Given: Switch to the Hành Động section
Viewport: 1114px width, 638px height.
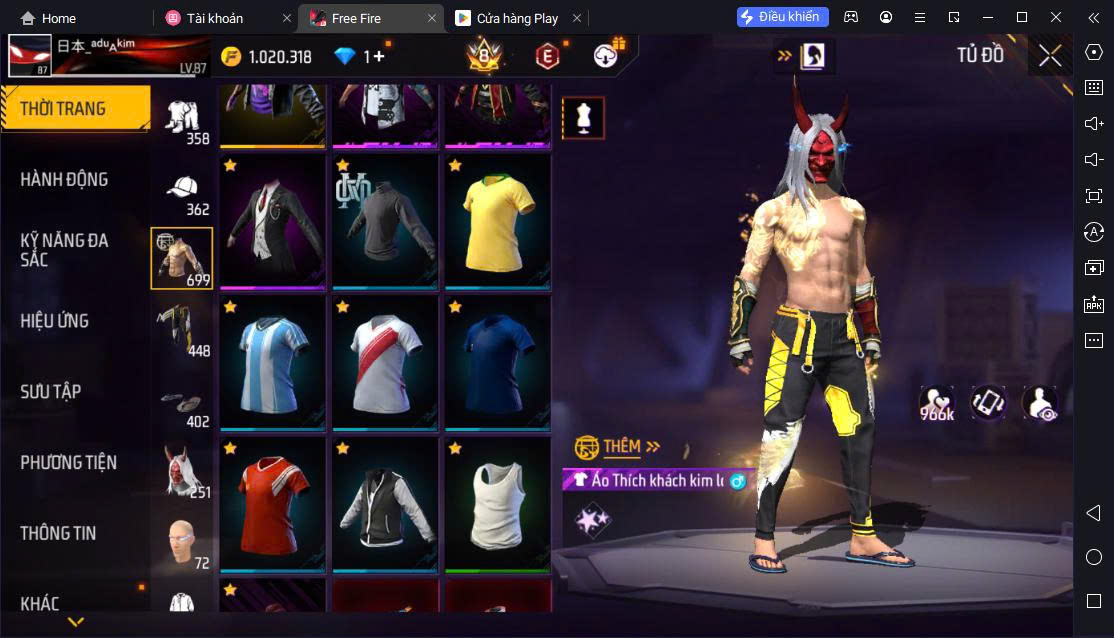Looking at the screenshot, I should tap(65, 180).
